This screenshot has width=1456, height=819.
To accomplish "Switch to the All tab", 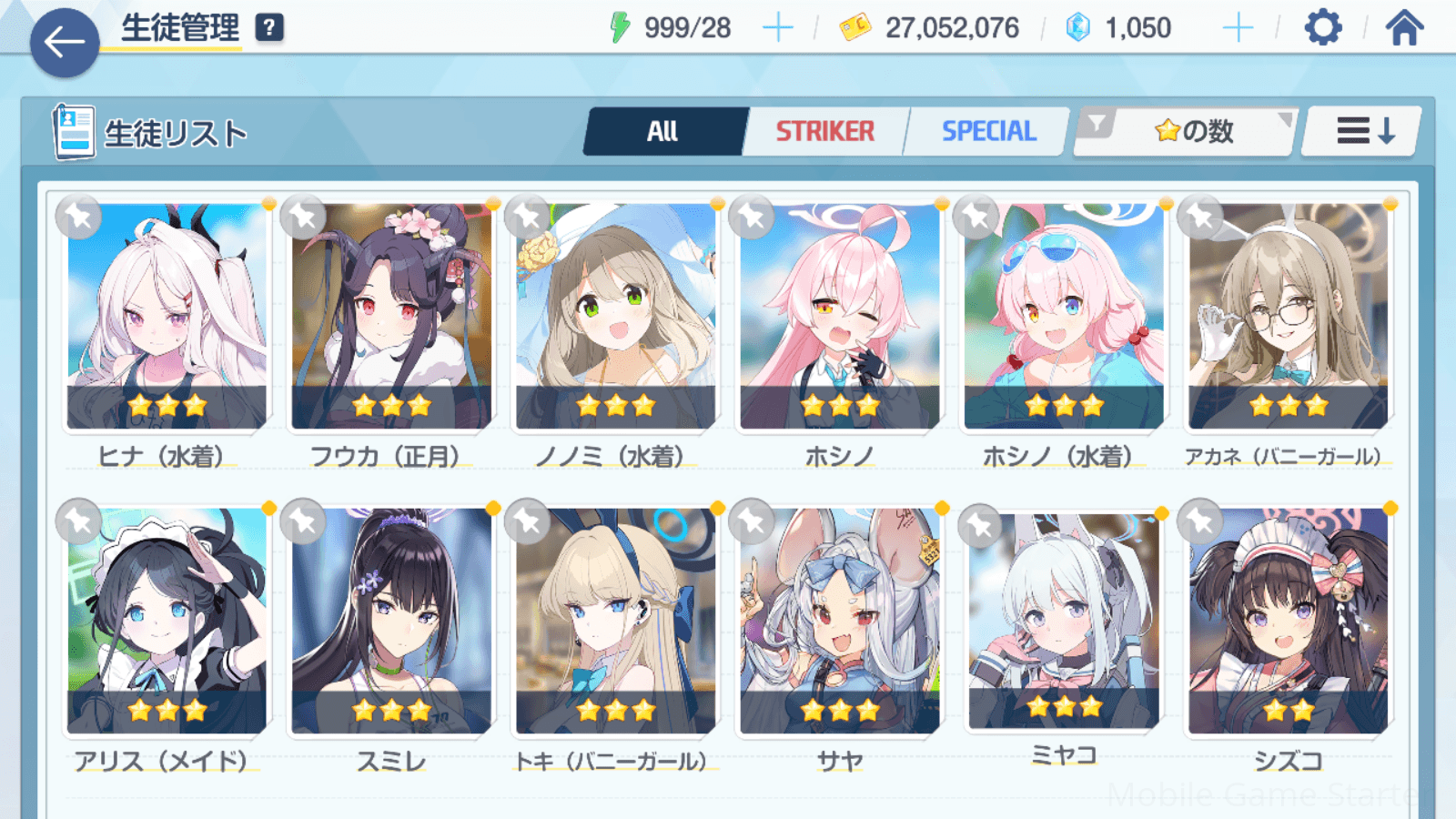I will pyautogui.click(x=664, y=132).
